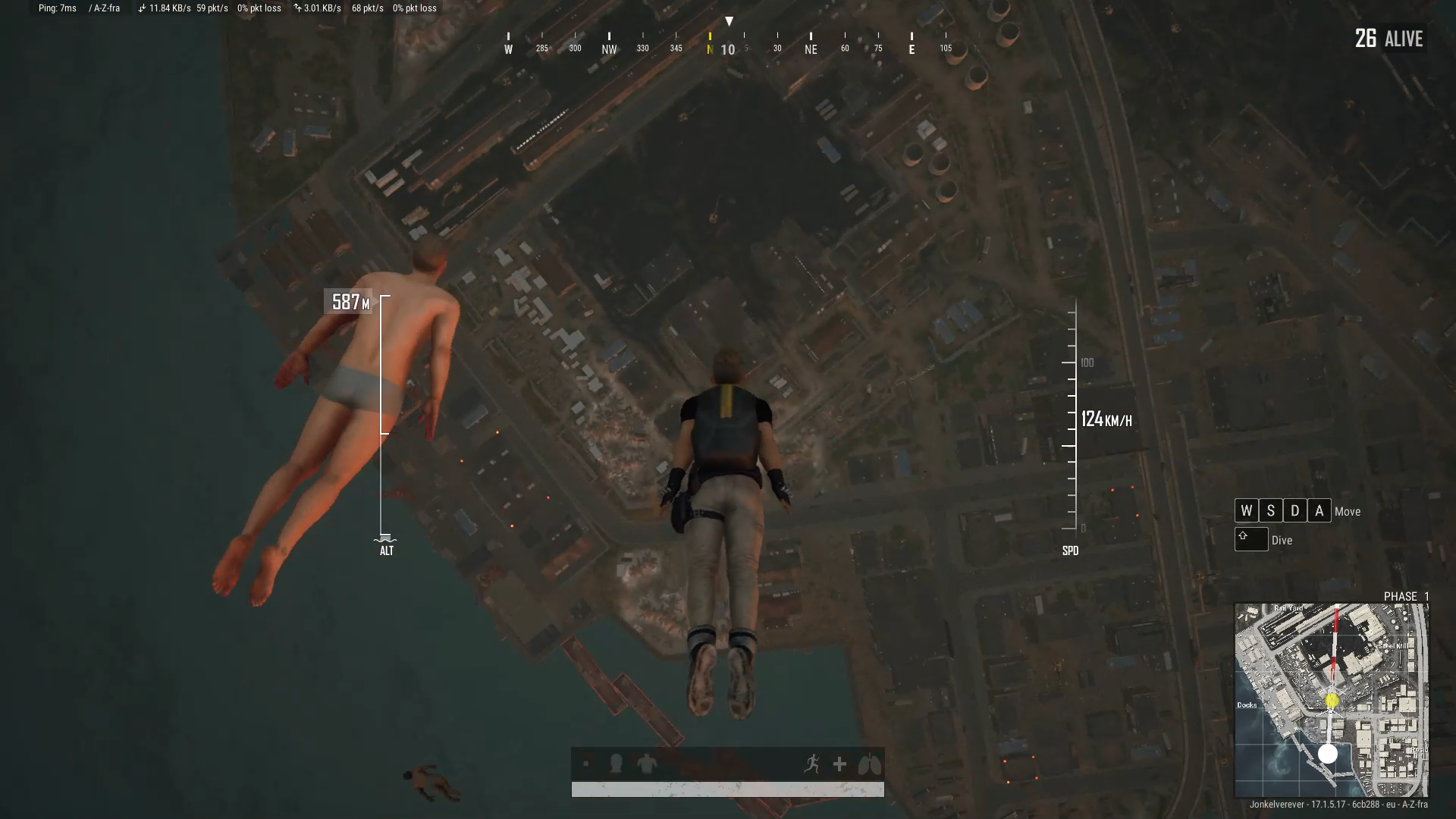Click the player marker on the minimap
Image resolution: width=1456 pixels, height=819 pixels.
click(1329, 755)
